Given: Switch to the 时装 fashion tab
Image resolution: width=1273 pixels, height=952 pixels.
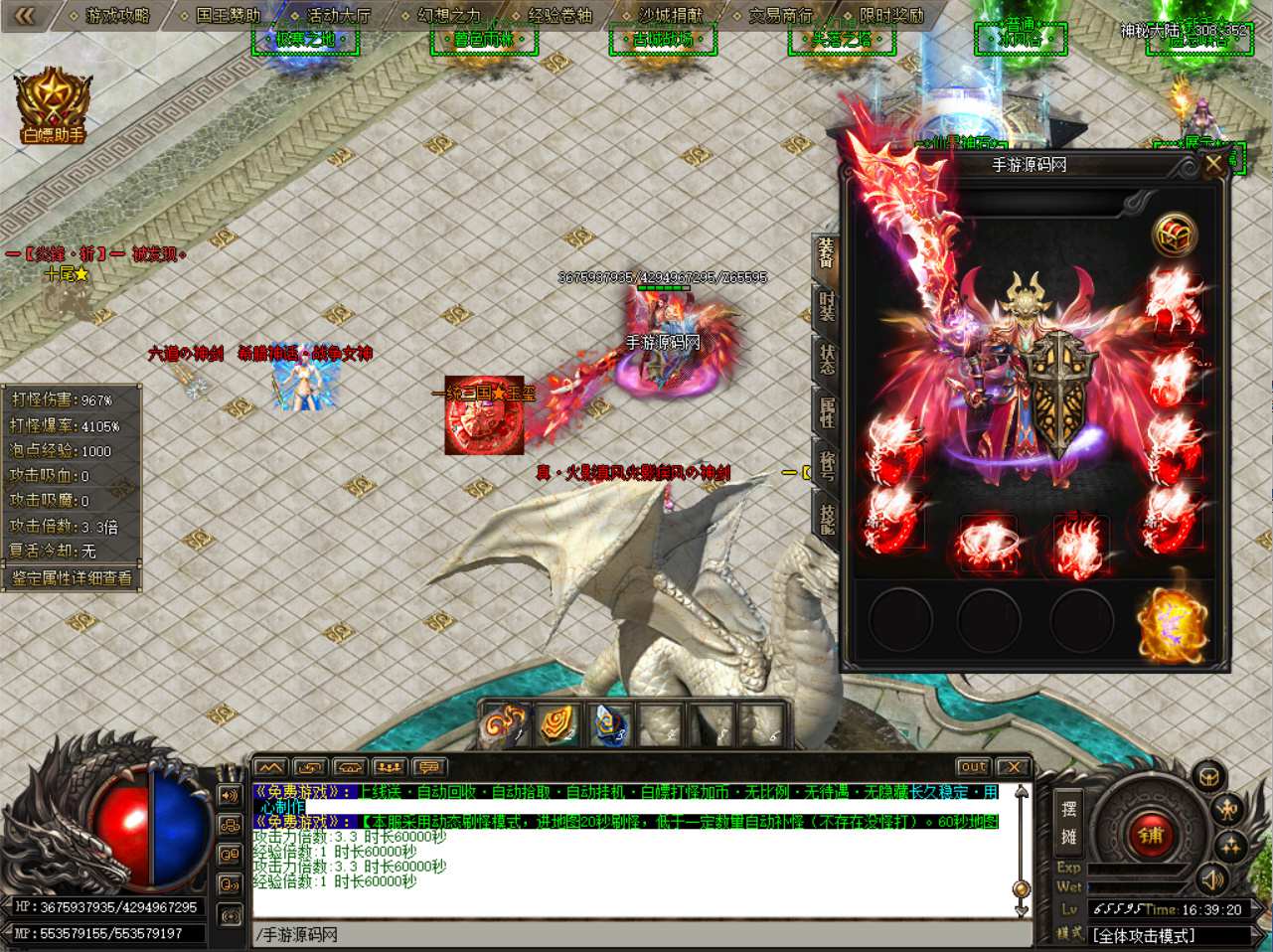Looking at the screenshot, I should point(827,305).
